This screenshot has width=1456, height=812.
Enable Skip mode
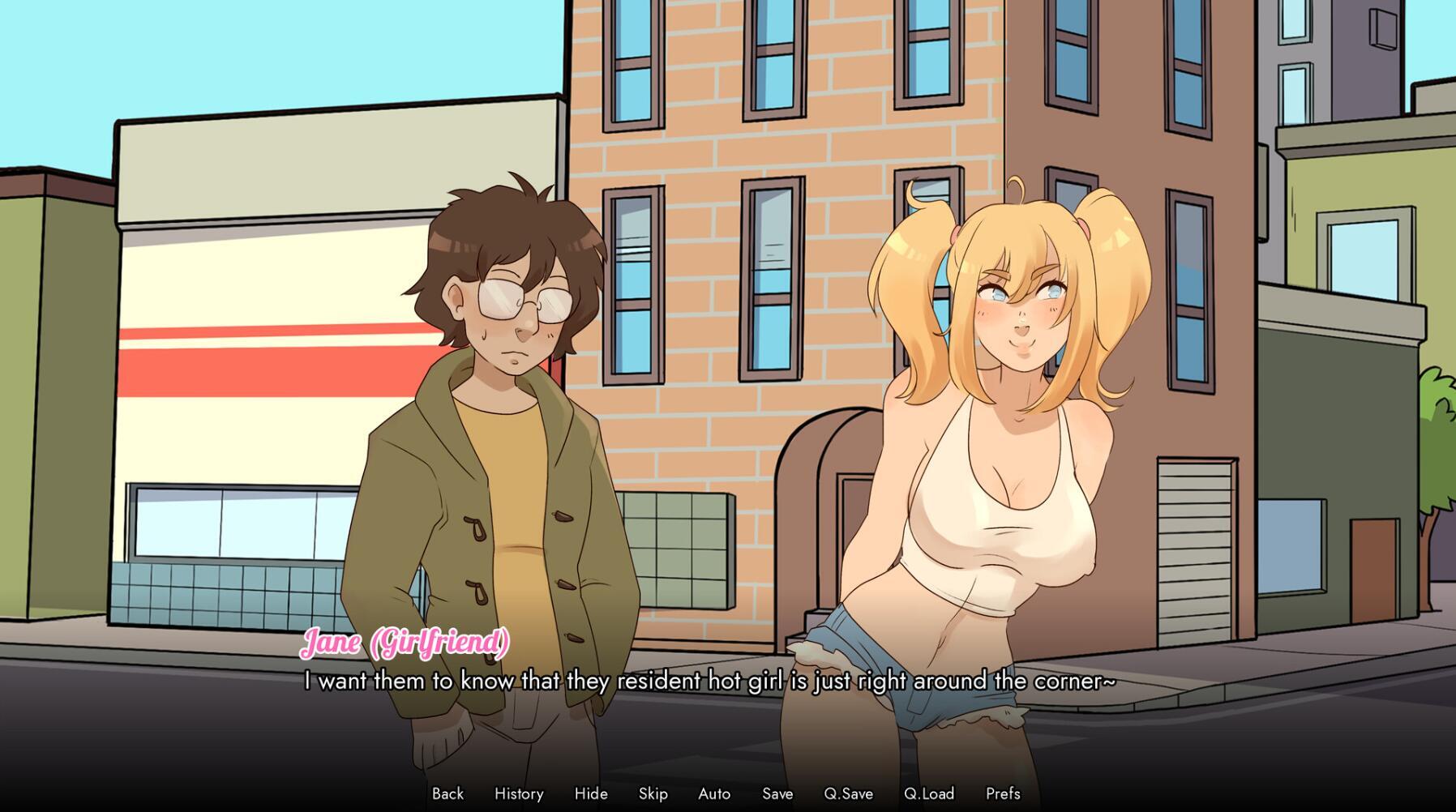tap(653, 794)
